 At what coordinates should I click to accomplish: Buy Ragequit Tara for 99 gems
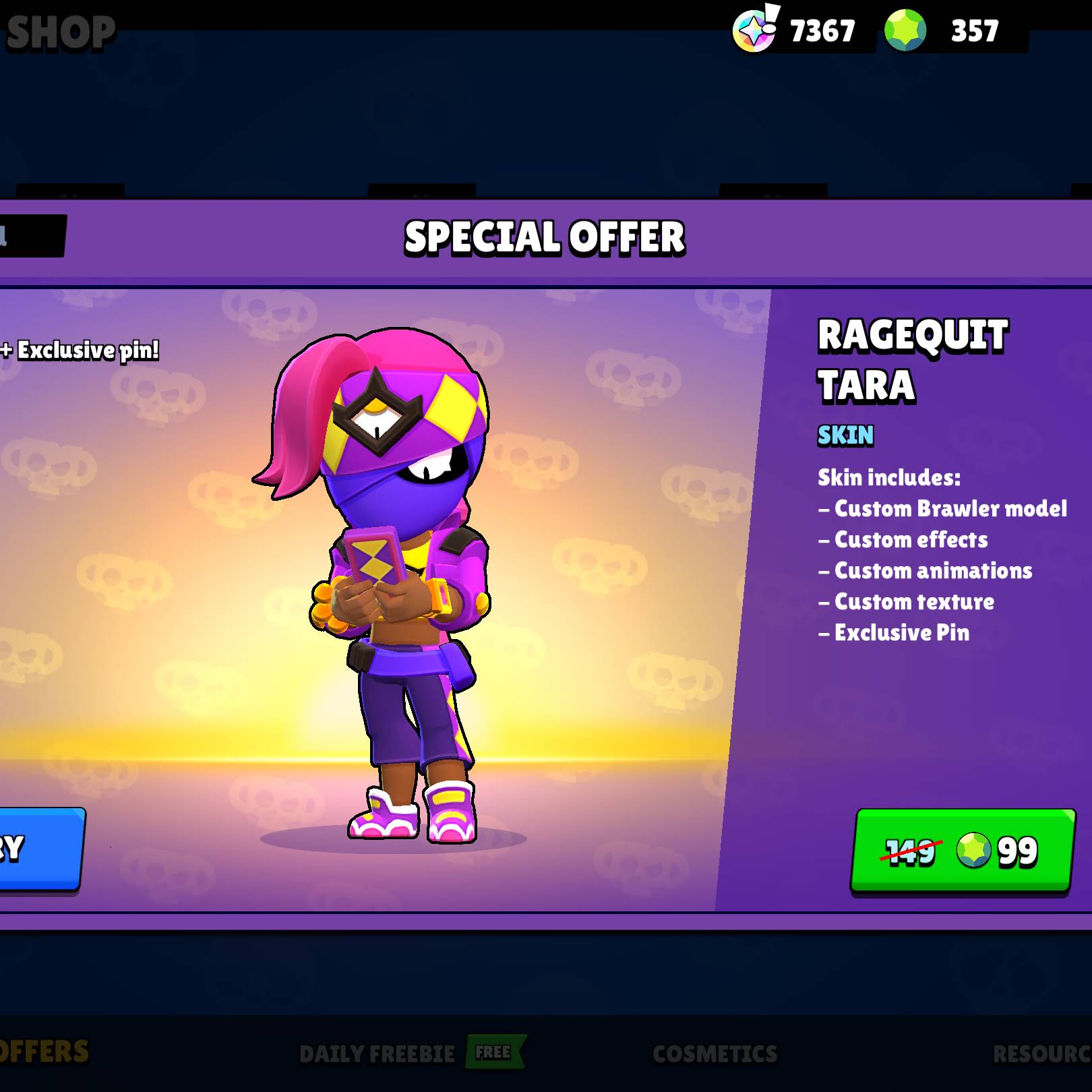pos(962,850)
